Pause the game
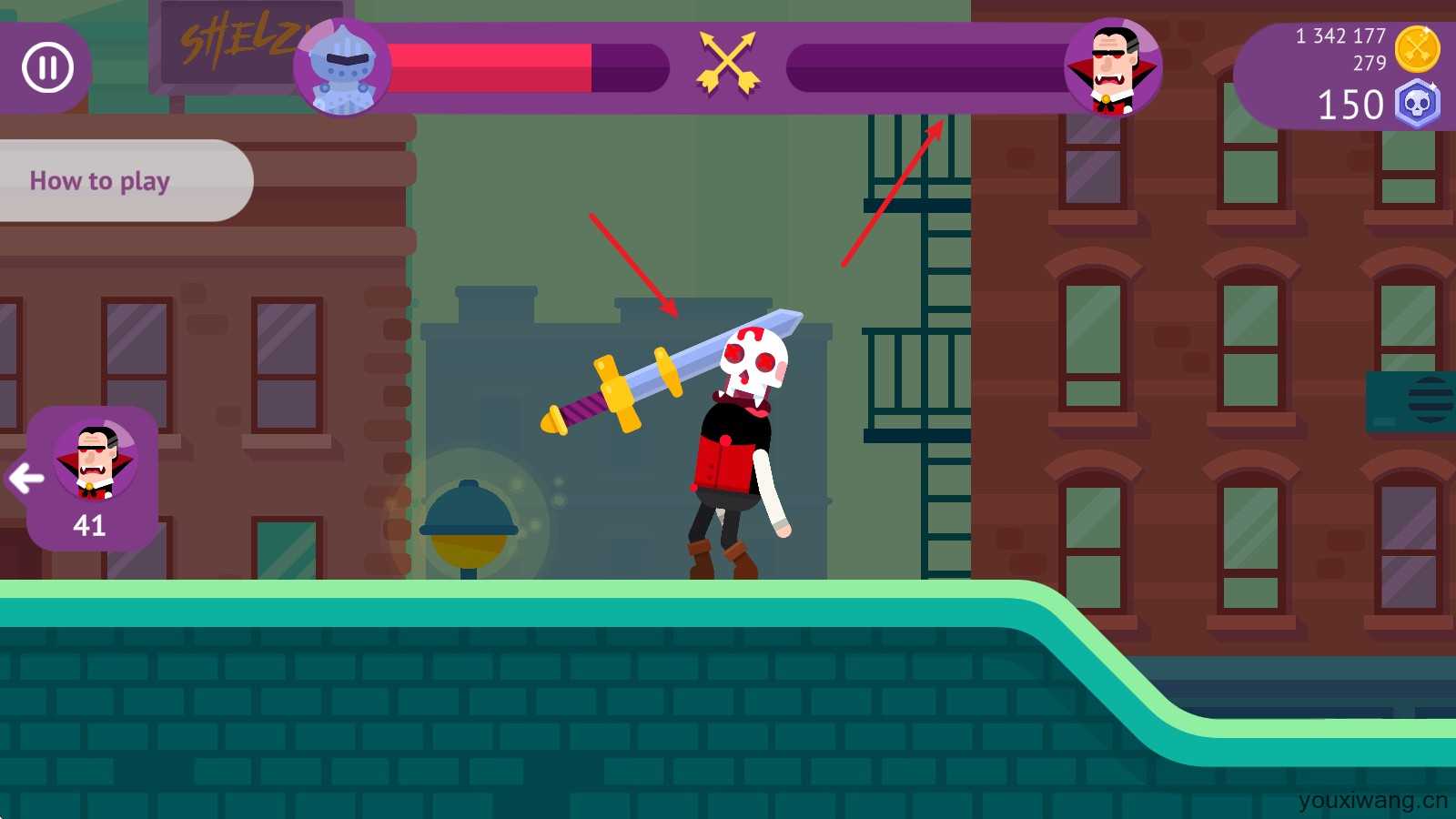This screenshot has width=1456, height=819. tap(47, 67)
